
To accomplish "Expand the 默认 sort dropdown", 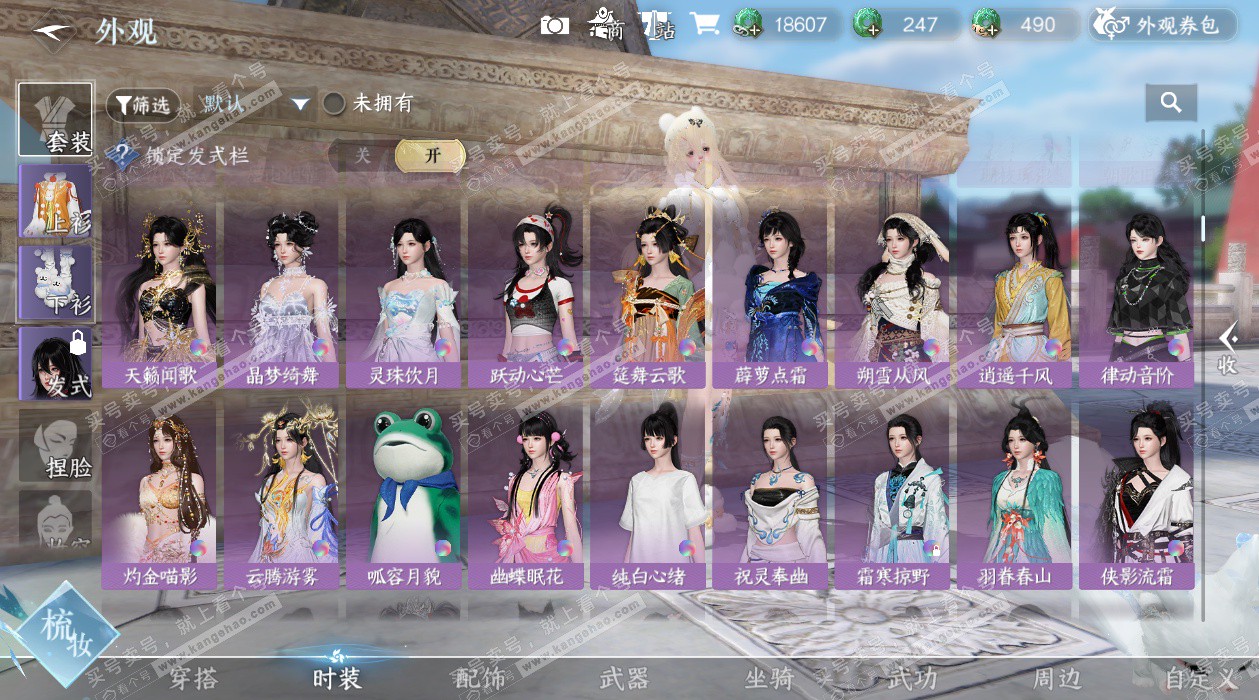I will coord(255,104).
